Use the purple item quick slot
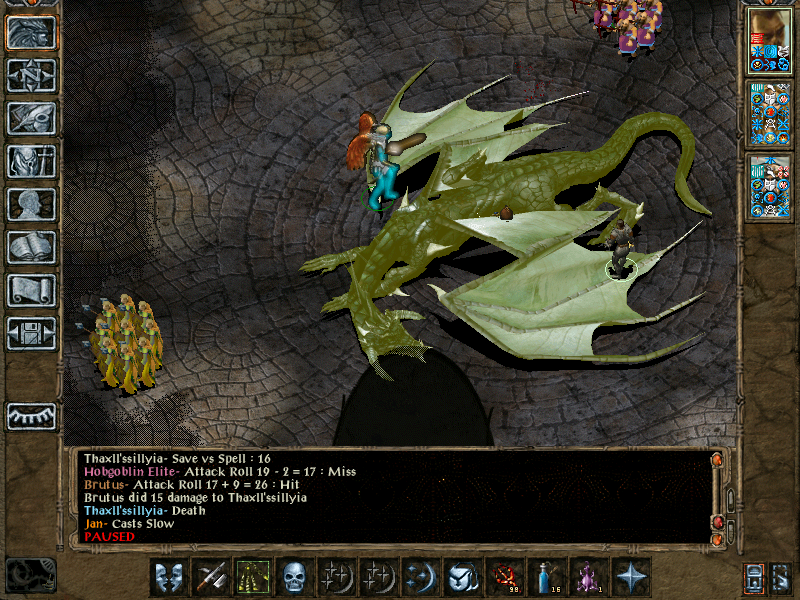This screenshot has height=600, width=800. tap(588, 576)
